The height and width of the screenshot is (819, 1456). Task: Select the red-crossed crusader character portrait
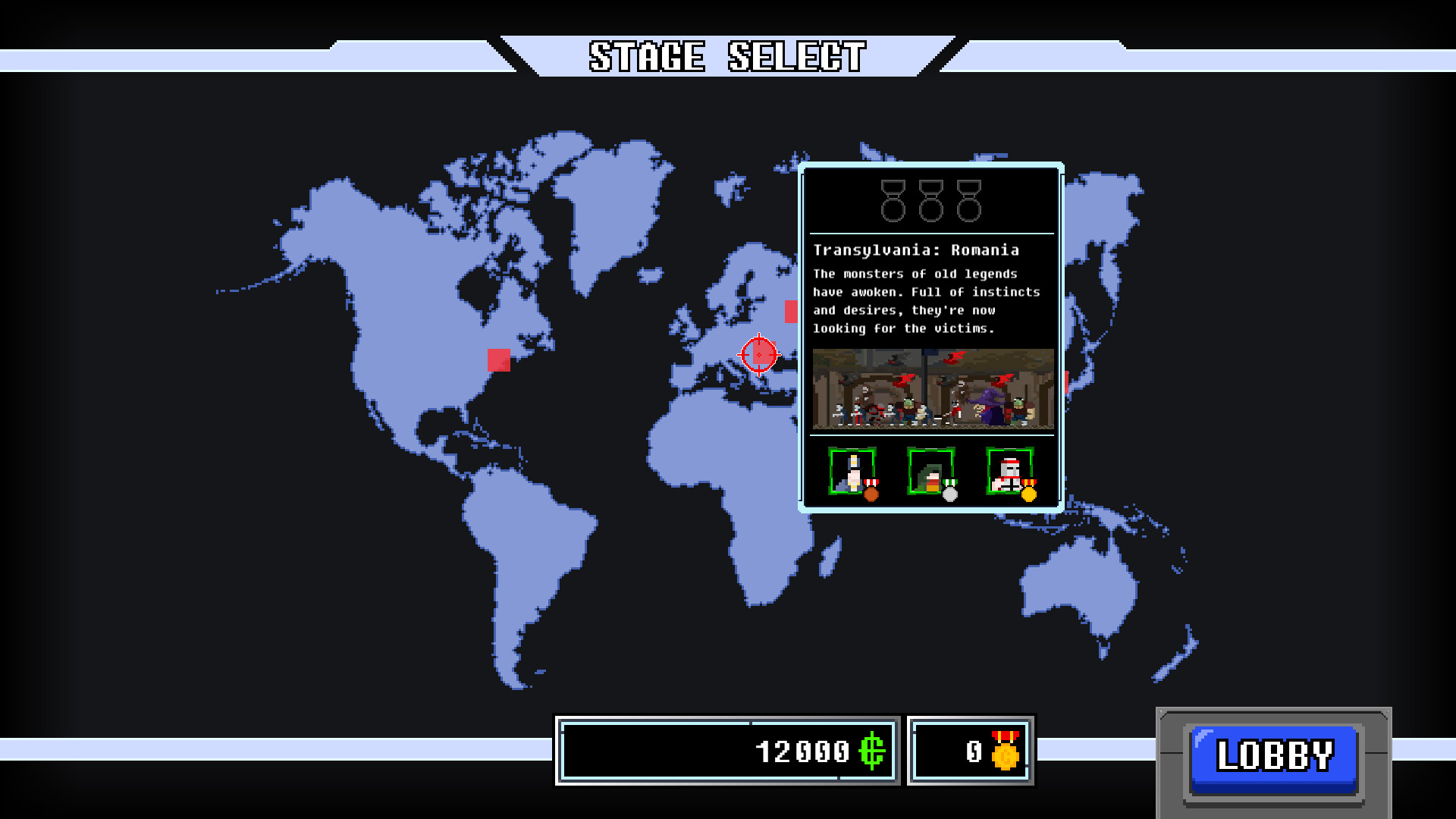coord(1009,472)
